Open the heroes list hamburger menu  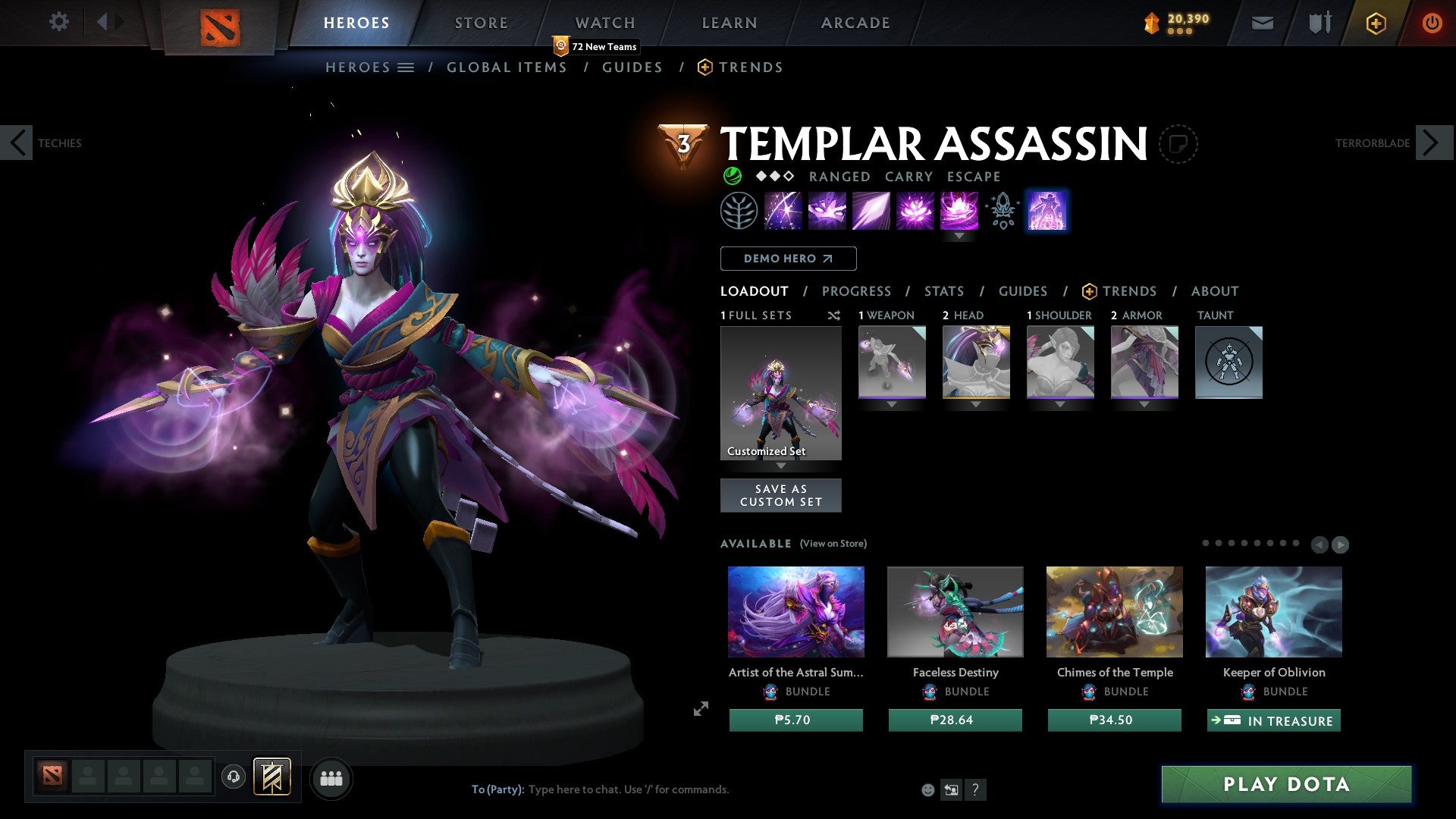click(x=406, y=67)
